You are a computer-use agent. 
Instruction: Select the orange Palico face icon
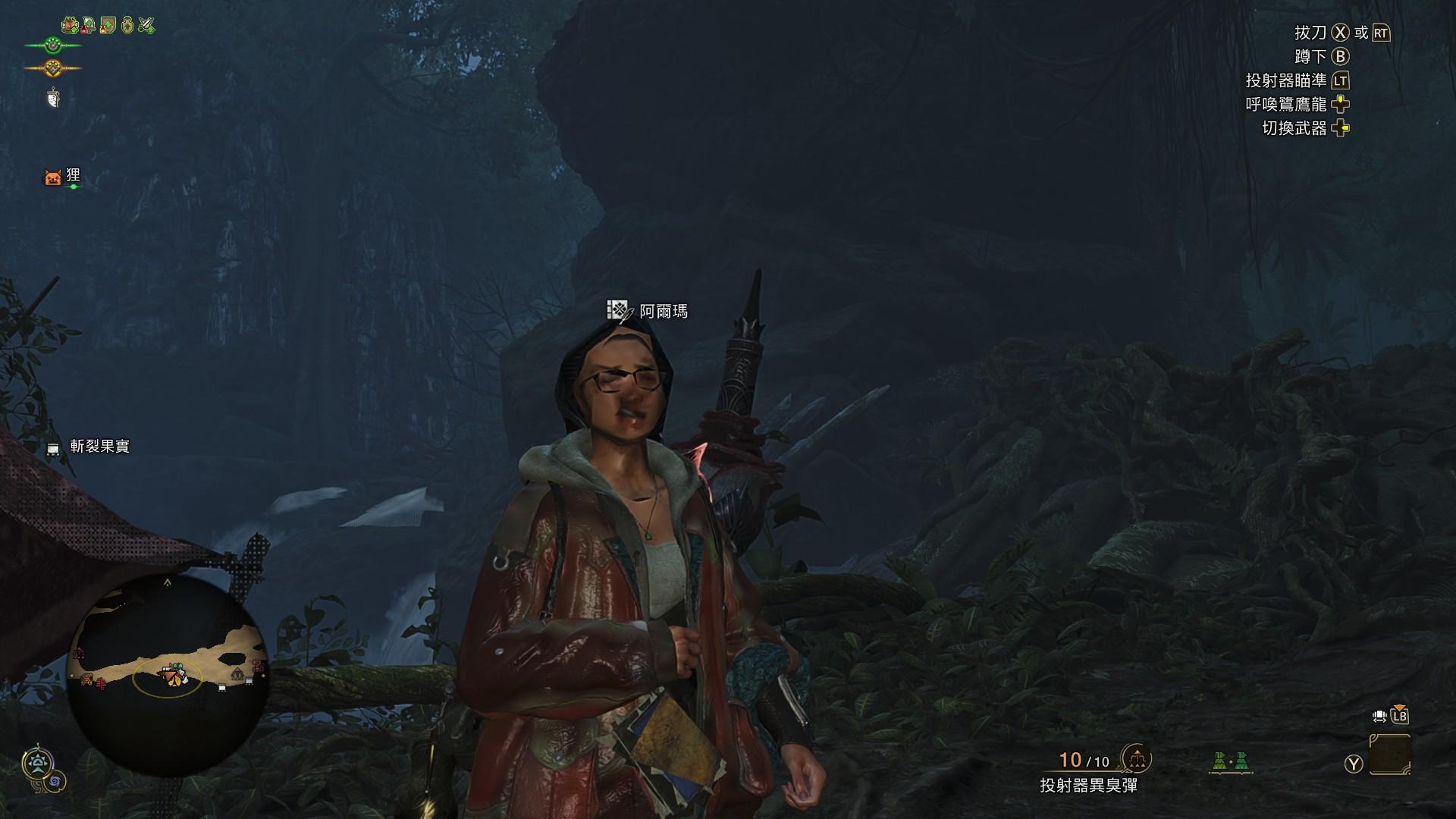(x=52, y=178)
